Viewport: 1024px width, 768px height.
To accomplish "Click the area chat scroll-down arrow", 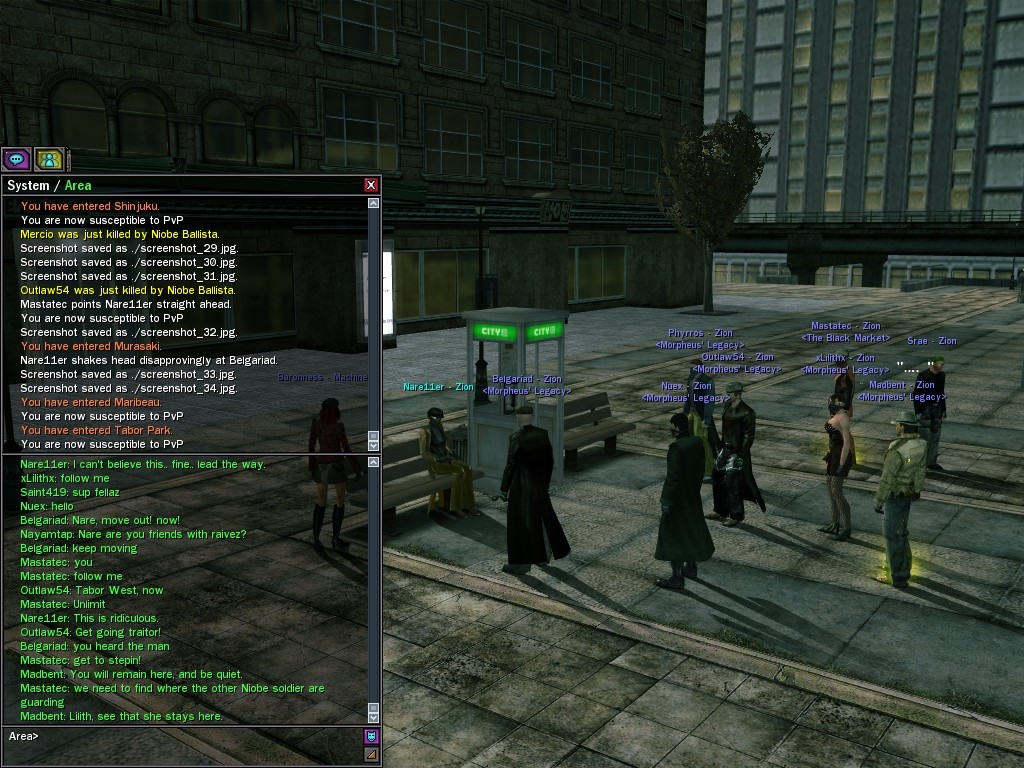I will (x=374, y=716).
